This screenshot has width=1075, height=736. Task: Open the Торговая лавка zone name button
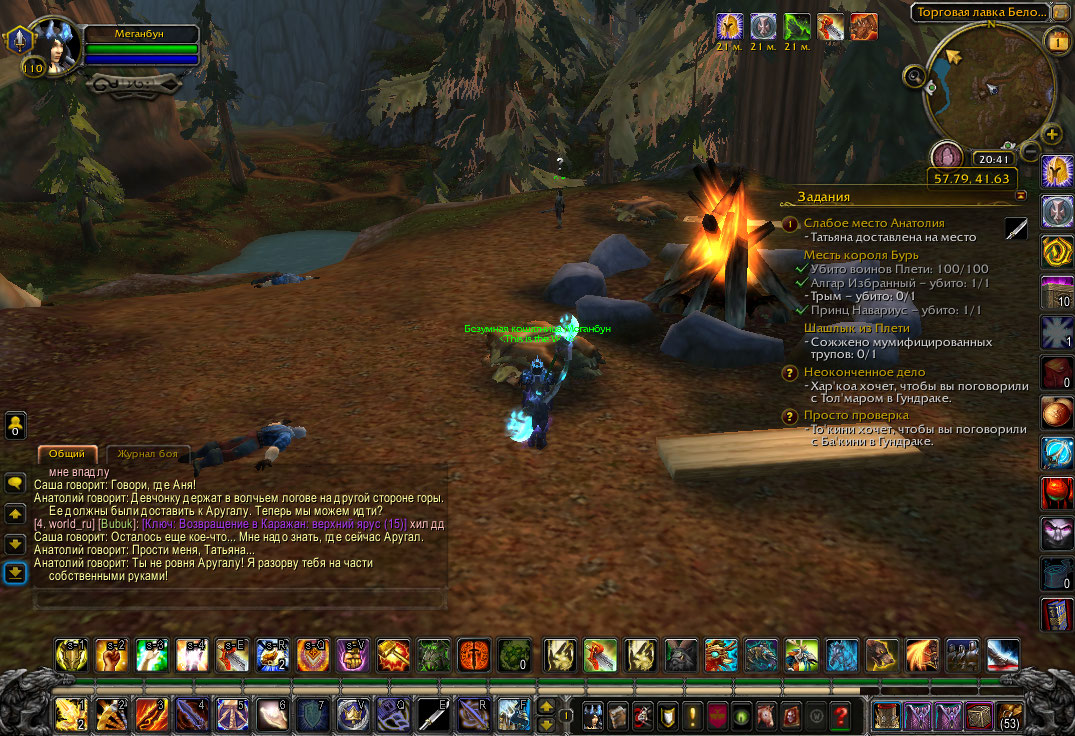click(980, 12)
